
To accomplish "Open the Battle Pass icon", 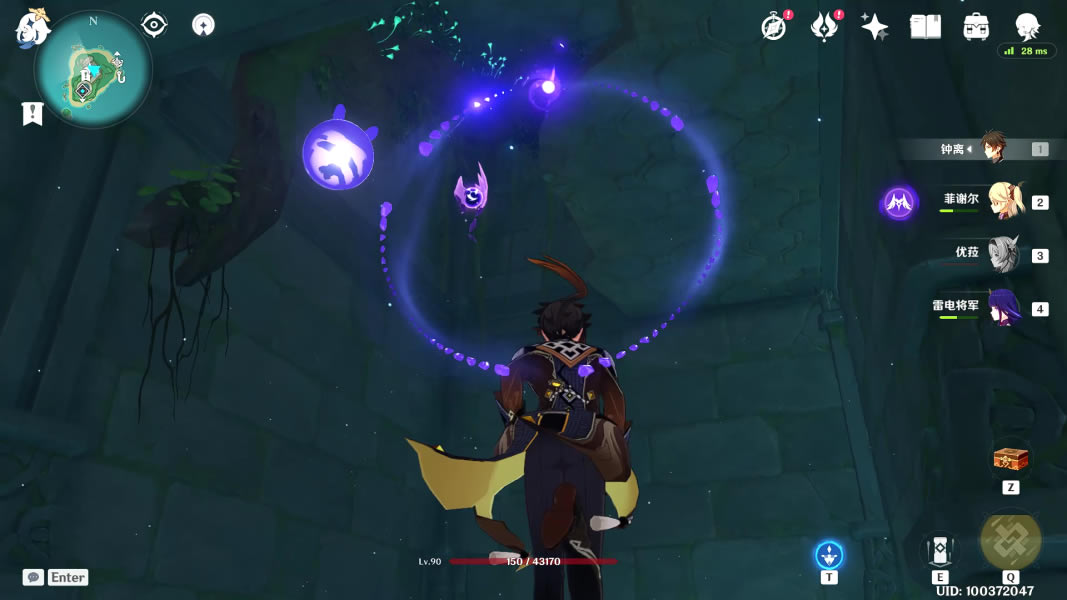I will [824, 27].
